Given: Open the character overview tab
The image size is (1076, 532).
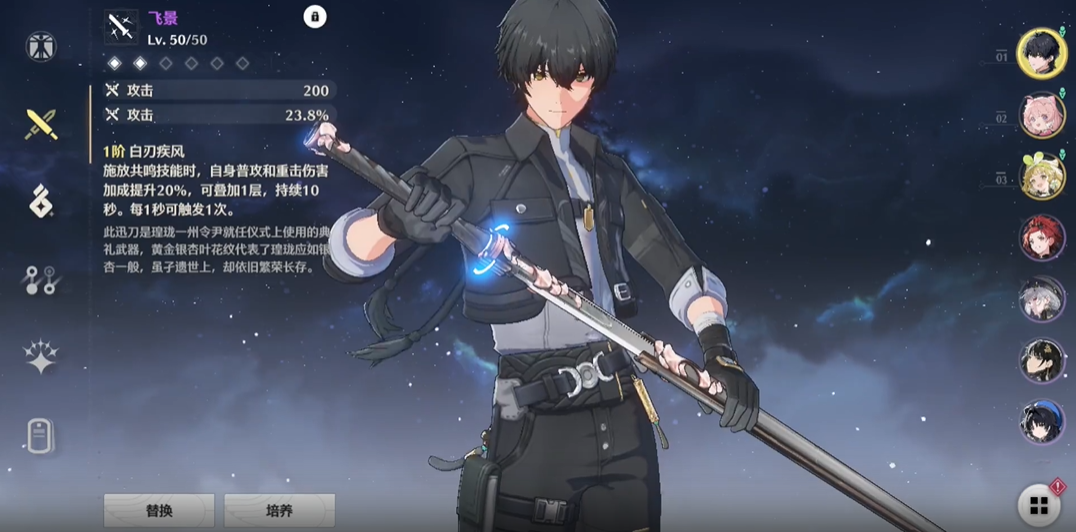Looking at the screenshot, I should tap(41, 46).
